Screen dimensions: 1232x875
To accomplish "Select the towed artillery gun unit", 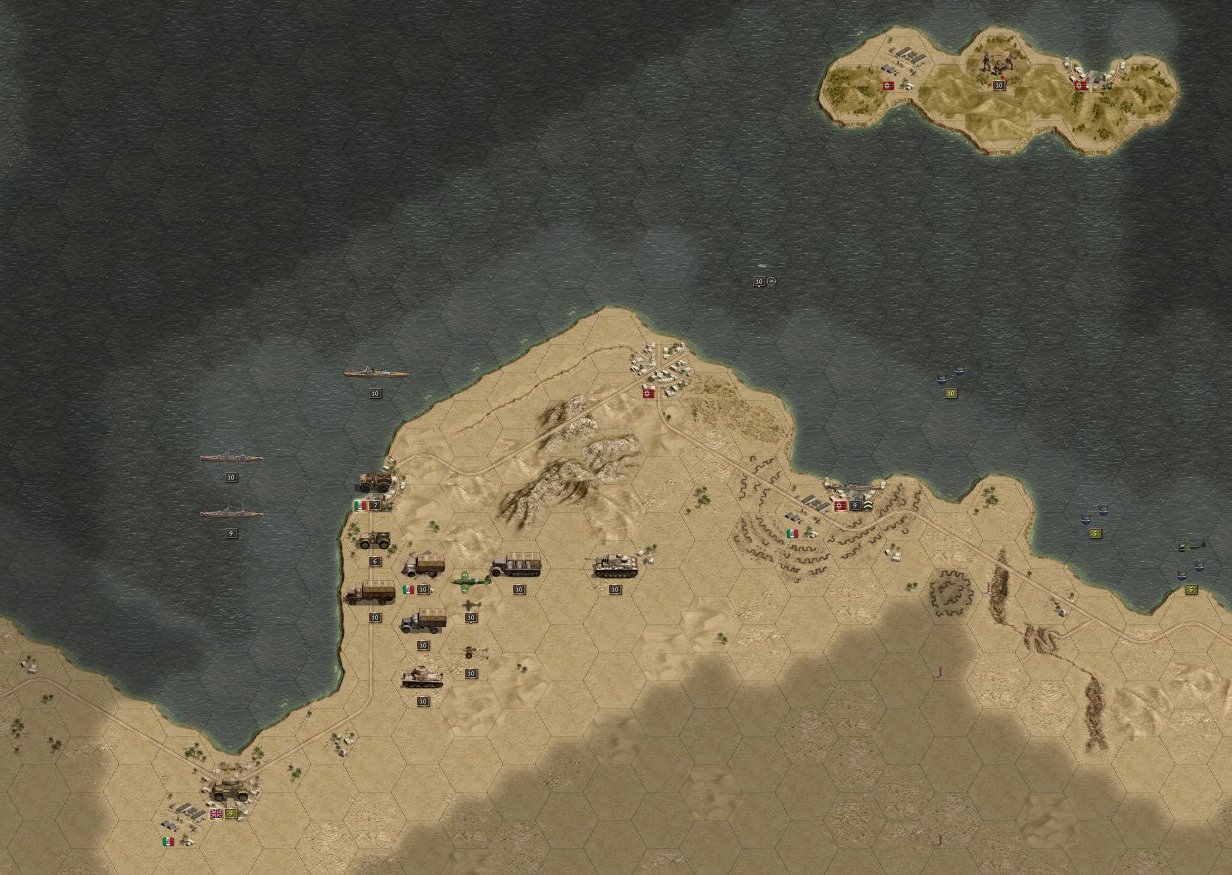I will 470,653.
